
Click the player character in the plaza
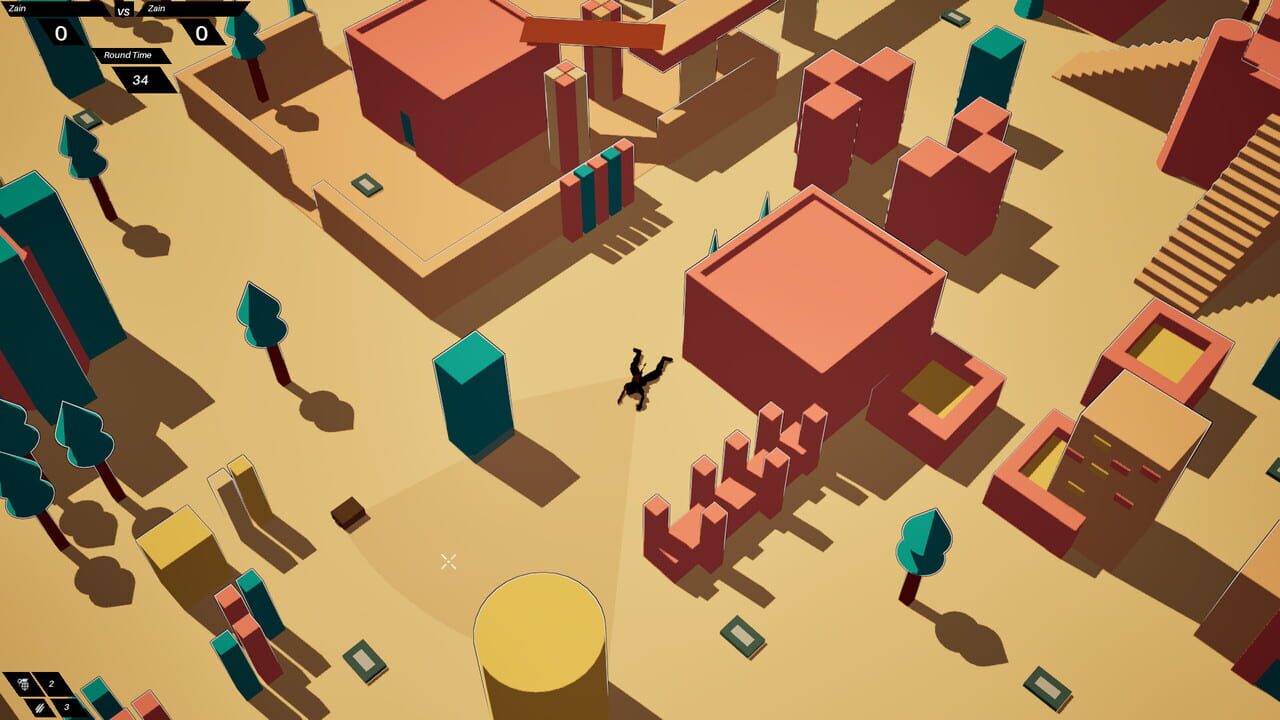(642, 378)
